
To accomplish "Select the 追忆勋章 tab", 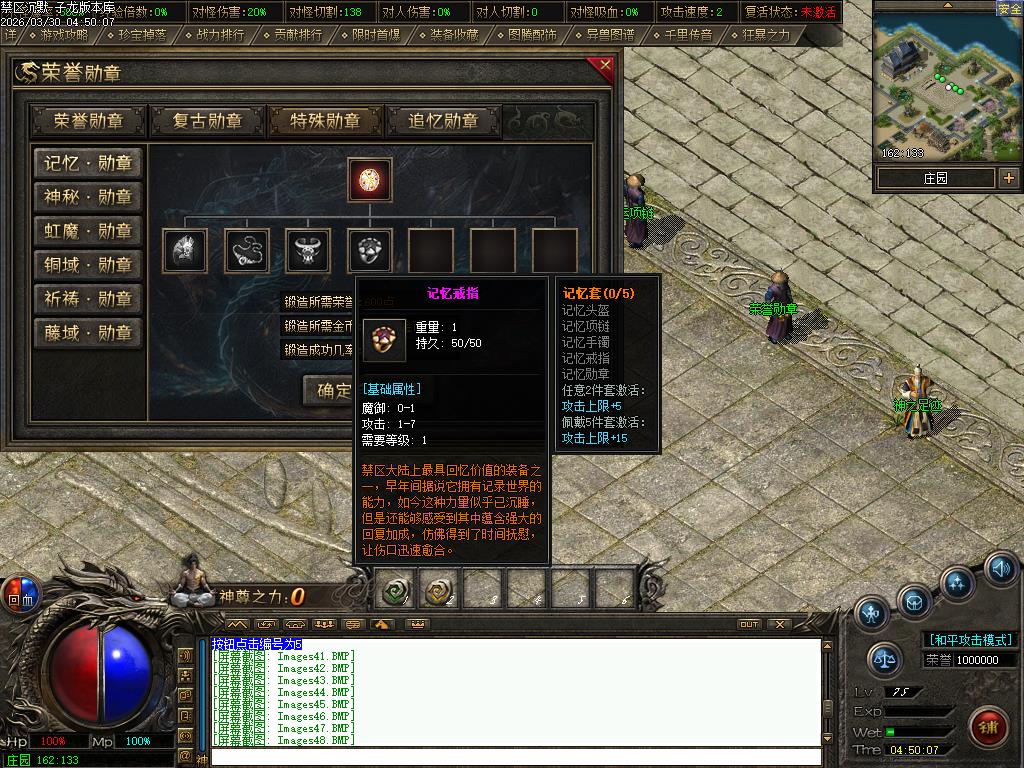I will click(443, 121).
